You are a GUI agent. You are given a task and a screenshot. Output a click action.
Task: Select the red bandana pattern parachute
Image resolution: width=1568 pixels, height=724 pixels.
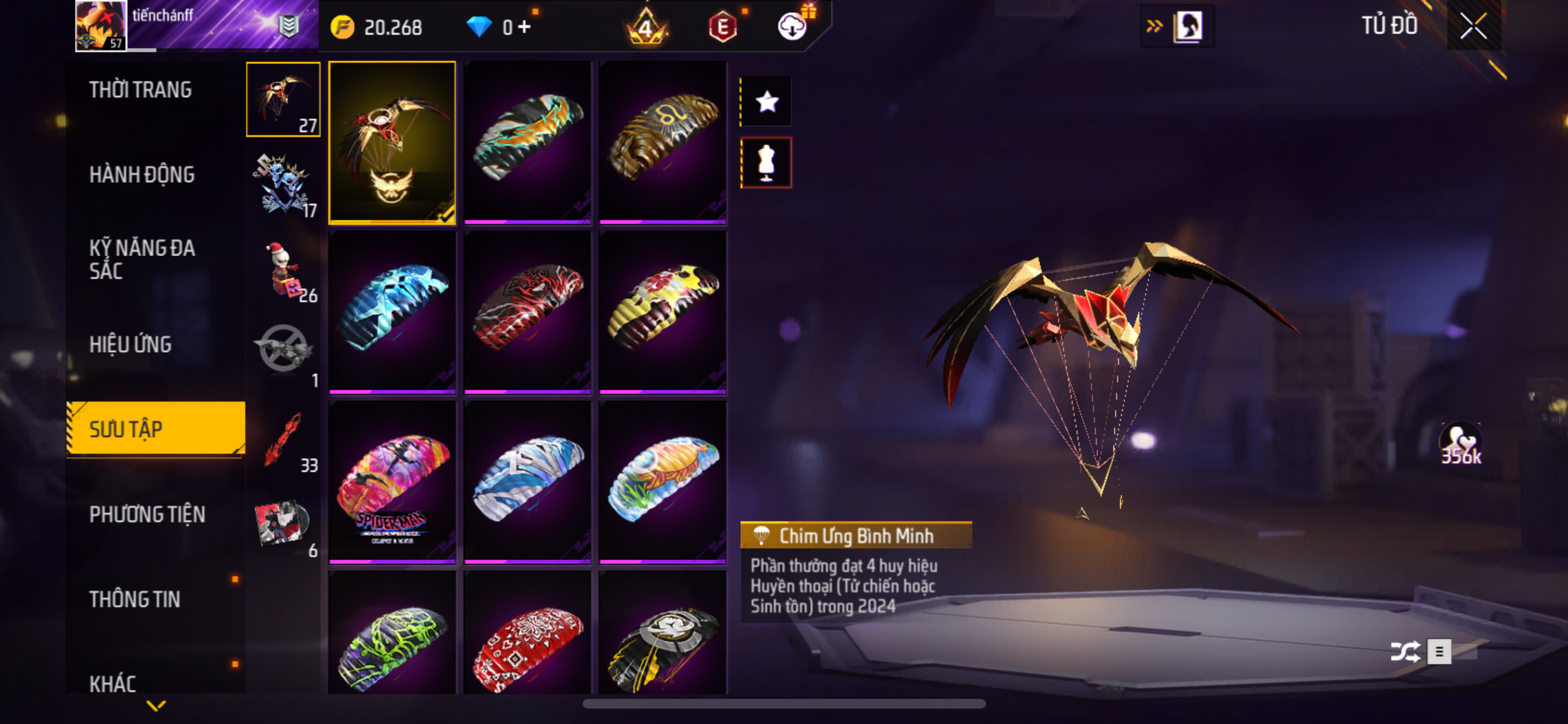[527, 644]
